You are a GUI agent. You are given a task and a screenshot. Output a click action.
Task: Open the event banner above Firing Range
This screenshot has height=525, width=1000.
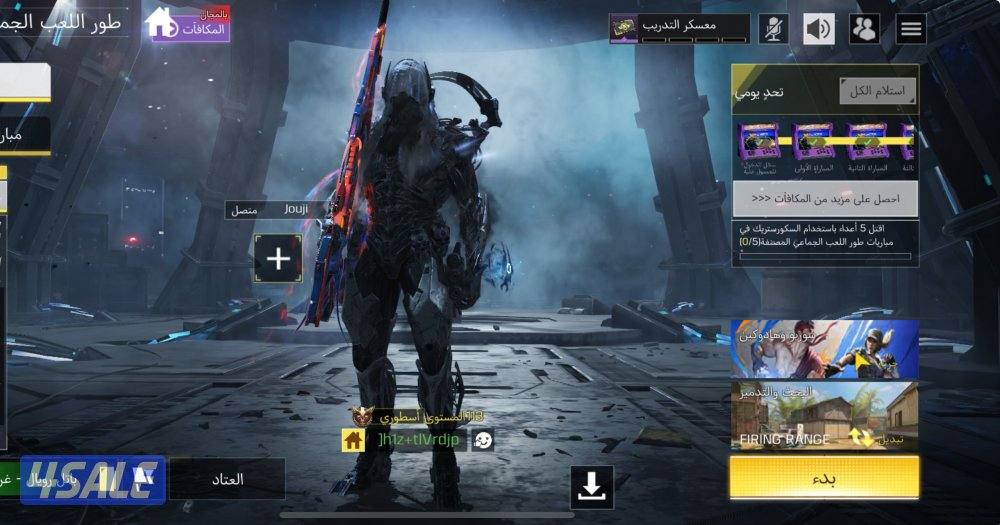click(824, 348)
